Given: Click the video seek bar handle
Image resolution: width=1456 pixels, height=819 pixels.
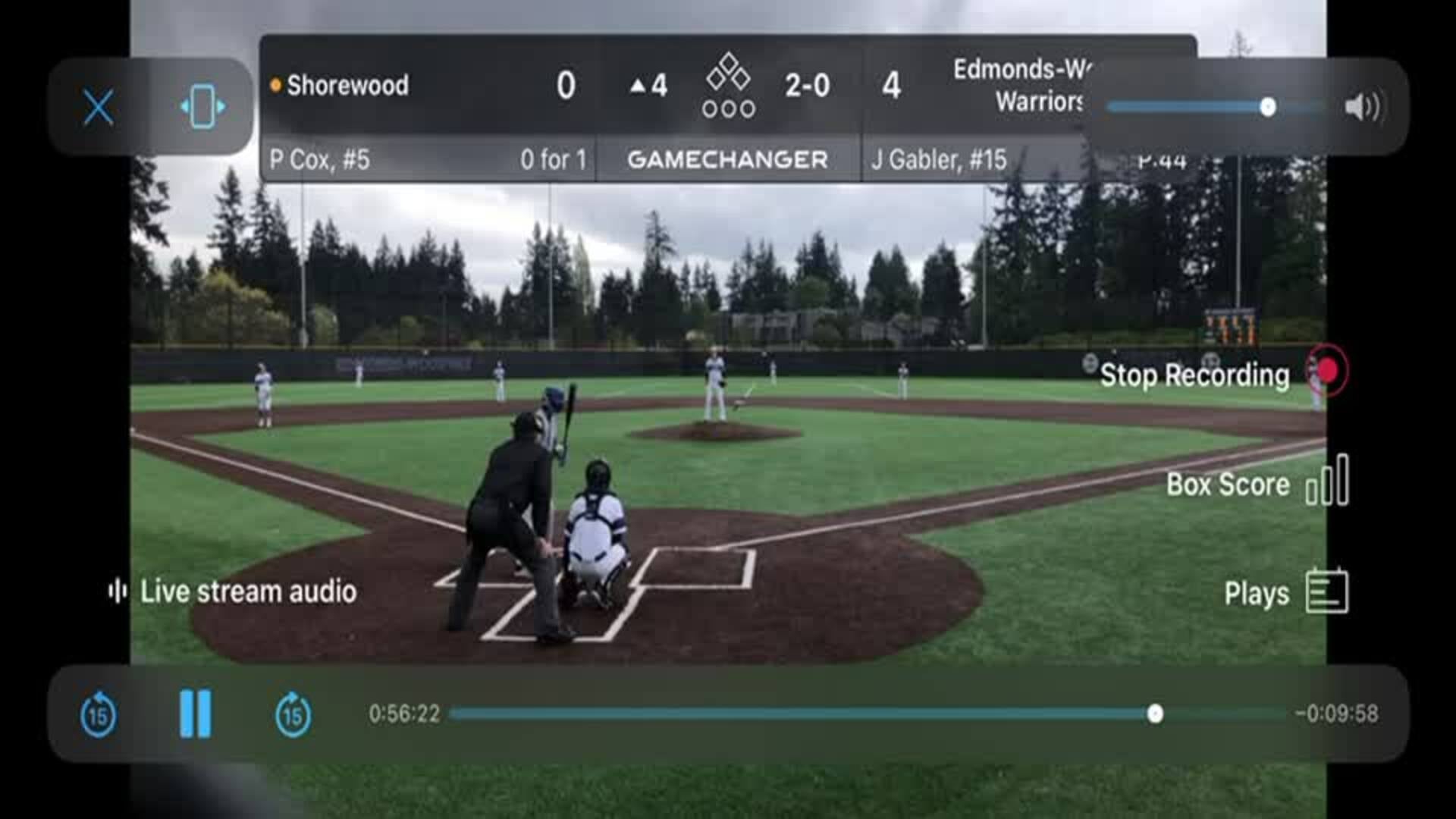Looking at the screenshot, I should tap(1154, 711).
